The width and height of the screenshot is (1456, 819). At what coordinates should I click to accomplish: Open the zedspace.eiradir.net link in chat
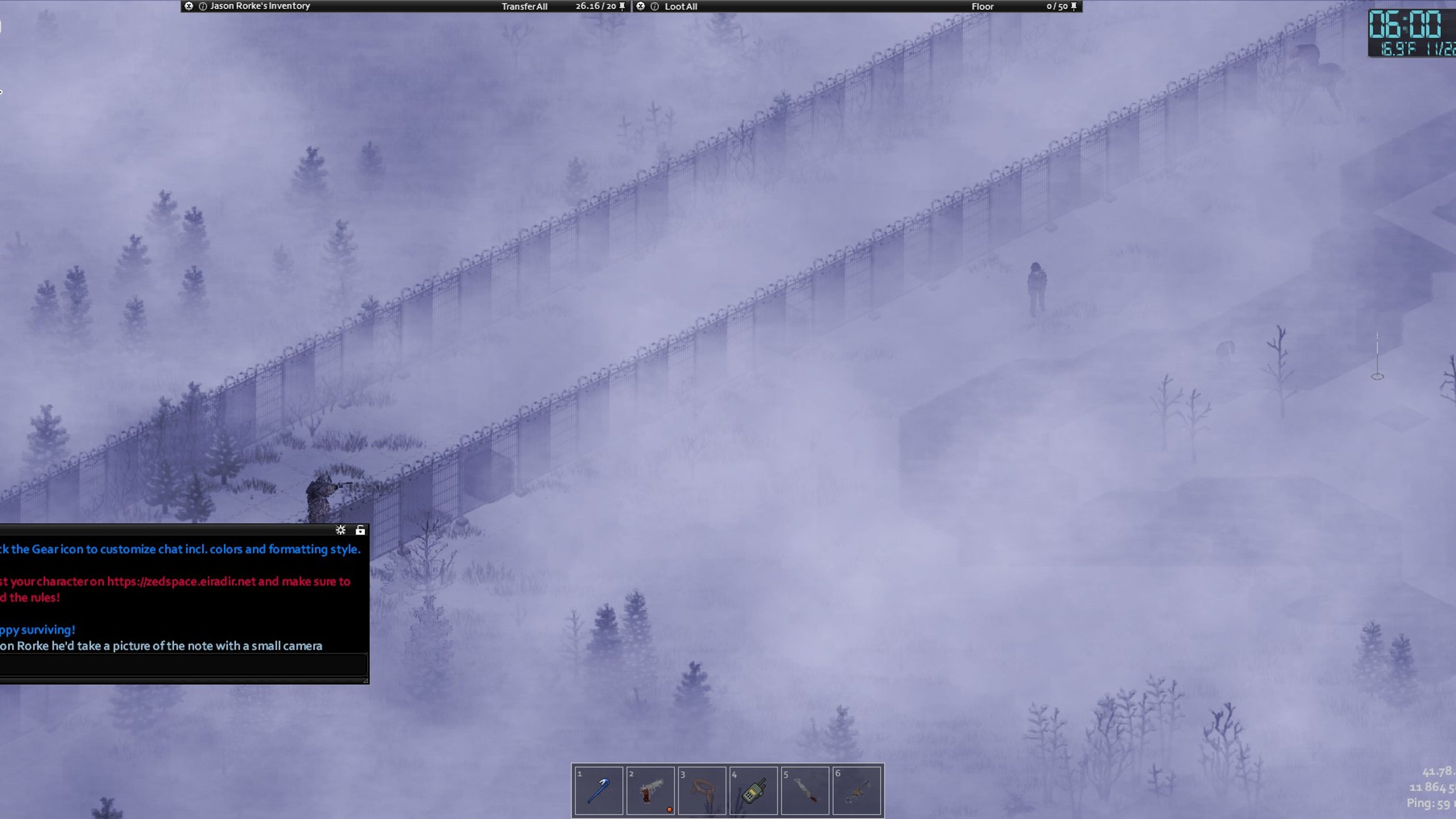pyautogui.click(x=181, y=581)
